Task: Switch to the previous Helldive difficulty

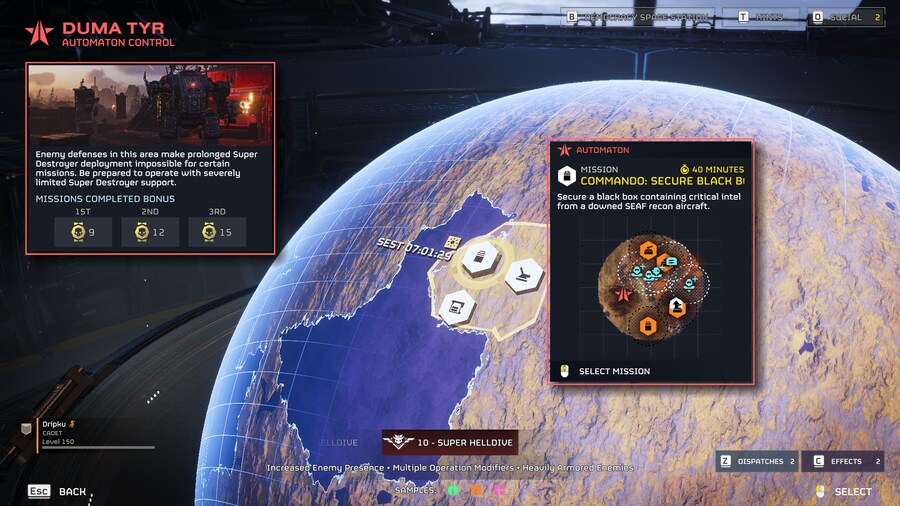Action: click(x=338, y=443)
